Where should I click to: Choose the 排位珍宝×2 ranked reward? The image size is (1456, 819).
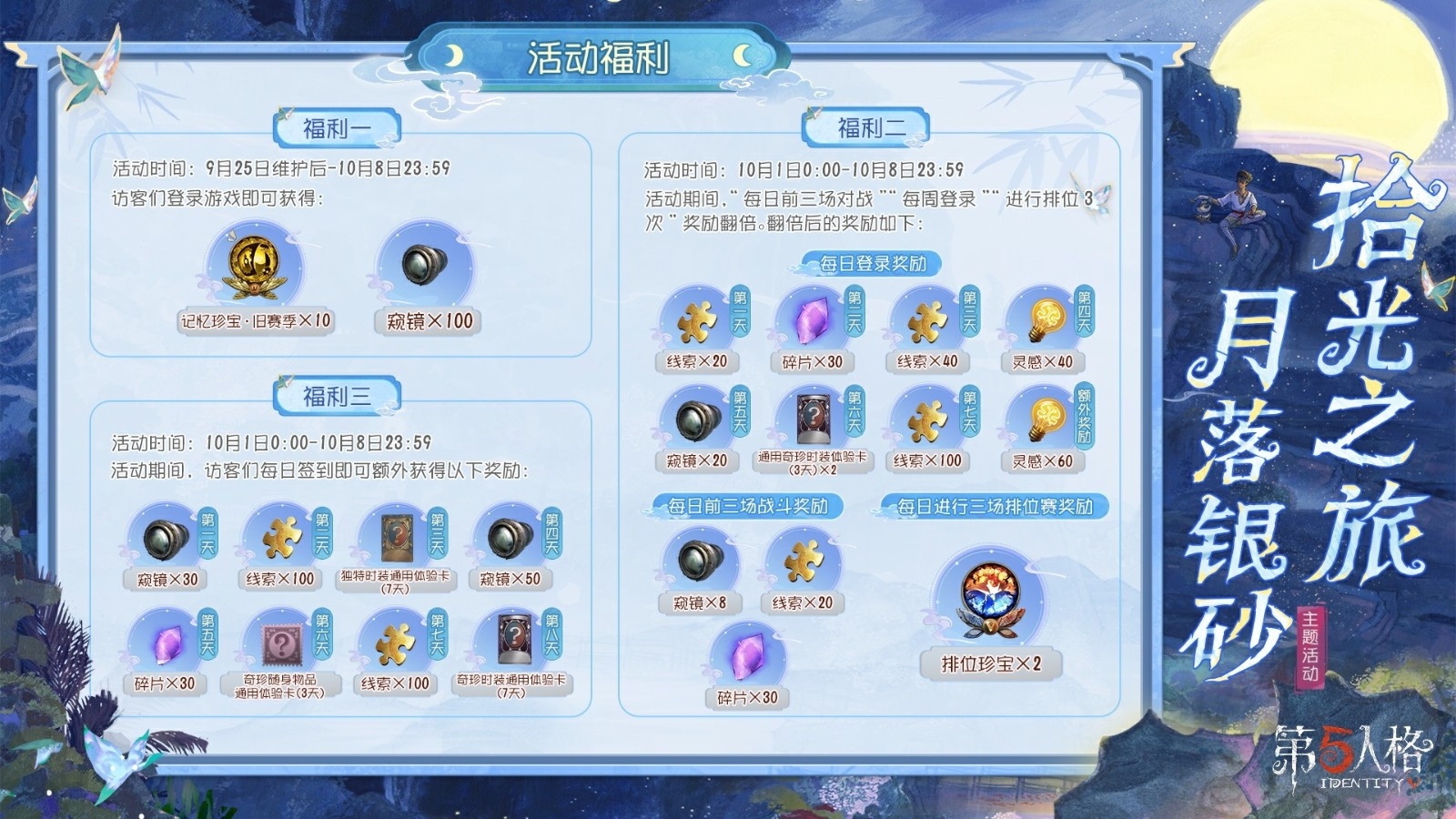[x=990, y=599]
